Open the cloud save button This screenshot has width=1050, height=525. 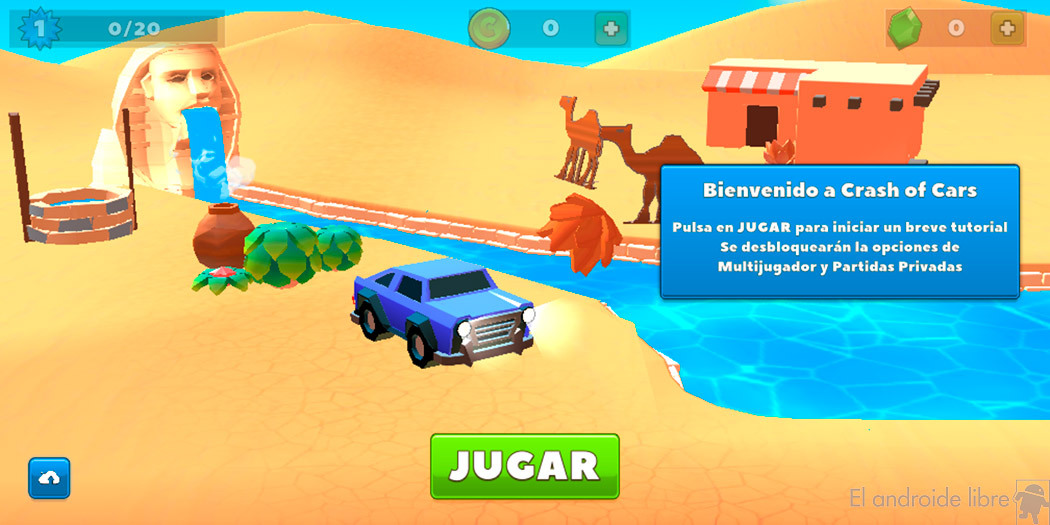[49, 478]
